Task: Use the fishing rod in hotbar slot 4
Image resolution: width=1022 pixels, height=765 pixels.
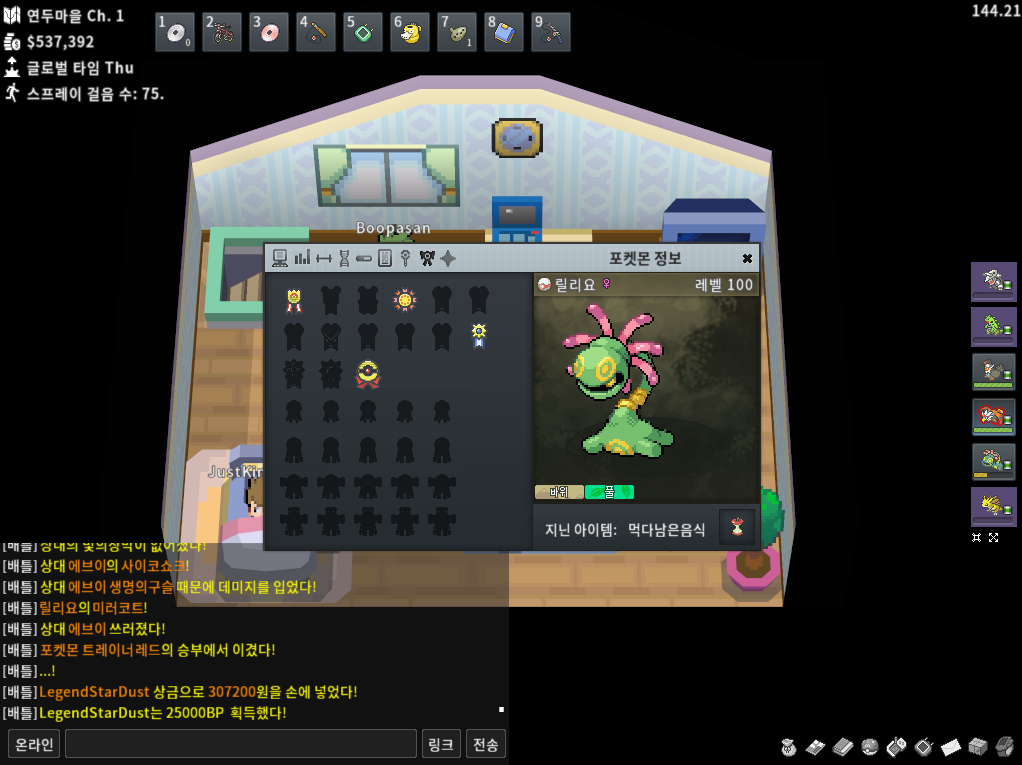Action: (x=316, y=33)
